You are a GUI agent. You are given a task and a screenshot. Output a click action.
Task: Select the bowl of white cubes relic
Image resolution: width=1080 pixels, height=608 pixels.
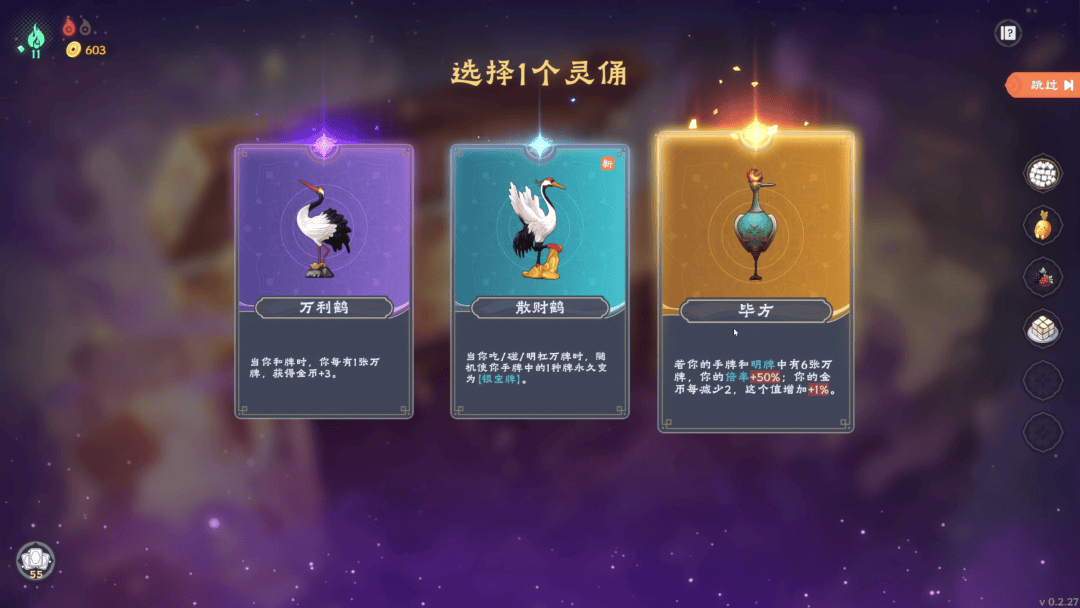pos(1042,172)
